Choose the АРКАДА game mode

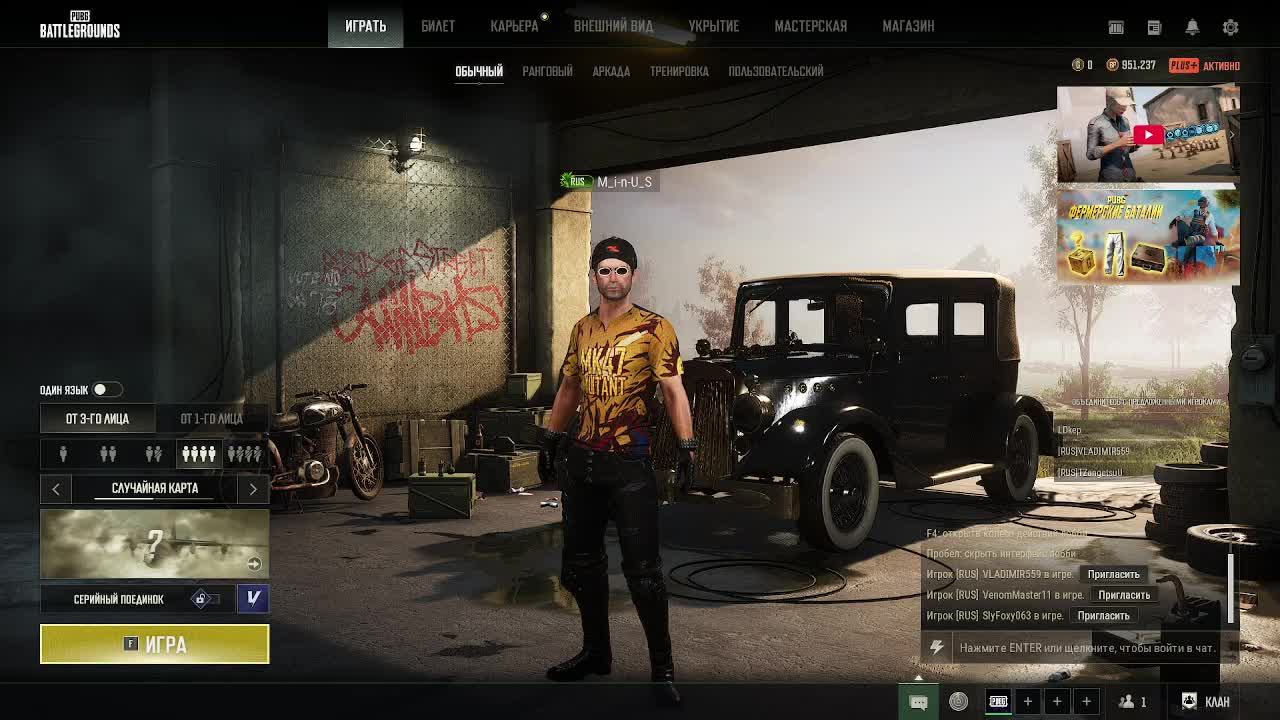click(x=611, y=71)
